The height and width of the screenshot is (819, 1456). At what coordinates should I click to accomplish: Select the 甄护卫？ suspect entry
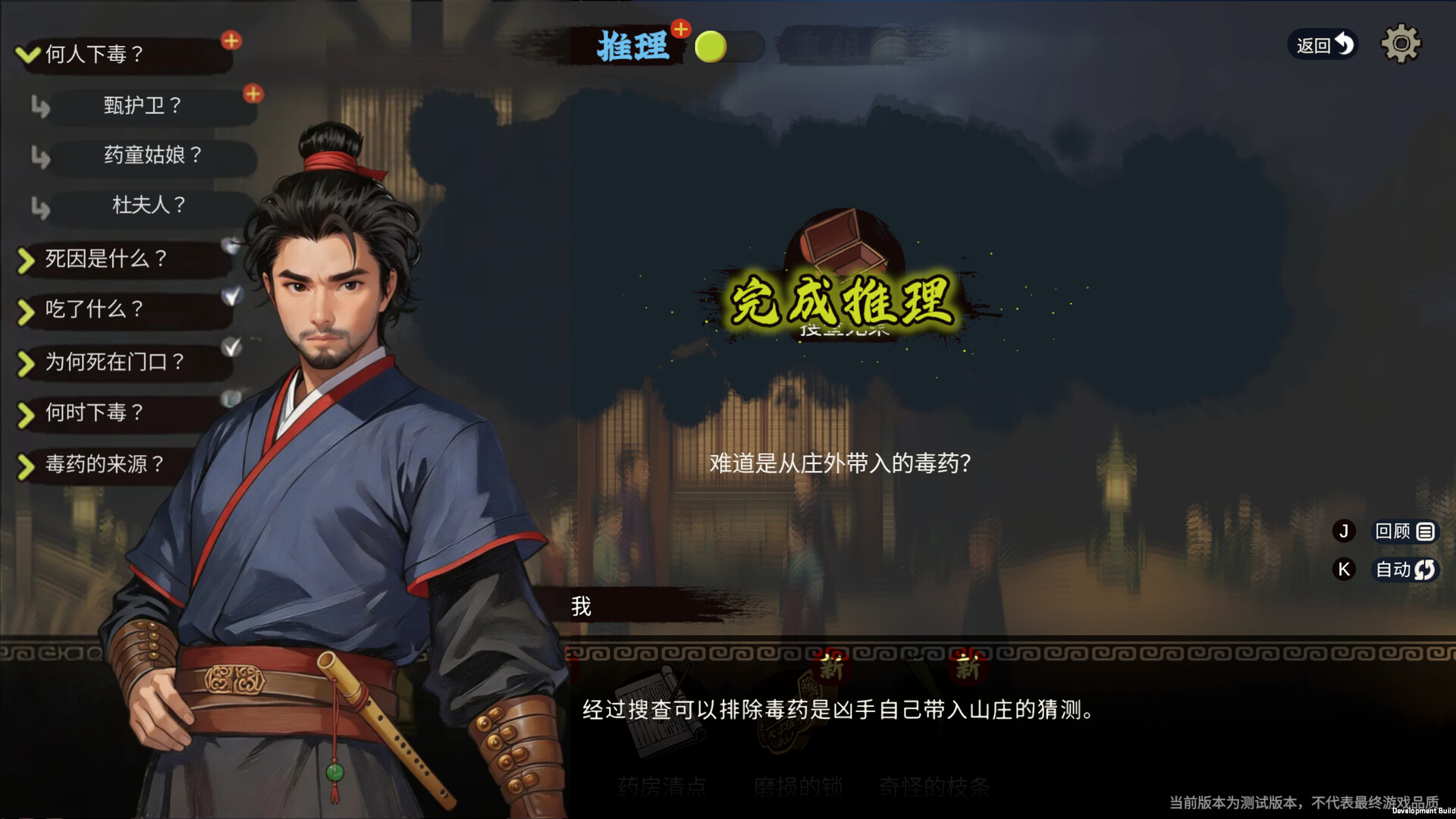[143, 105]
